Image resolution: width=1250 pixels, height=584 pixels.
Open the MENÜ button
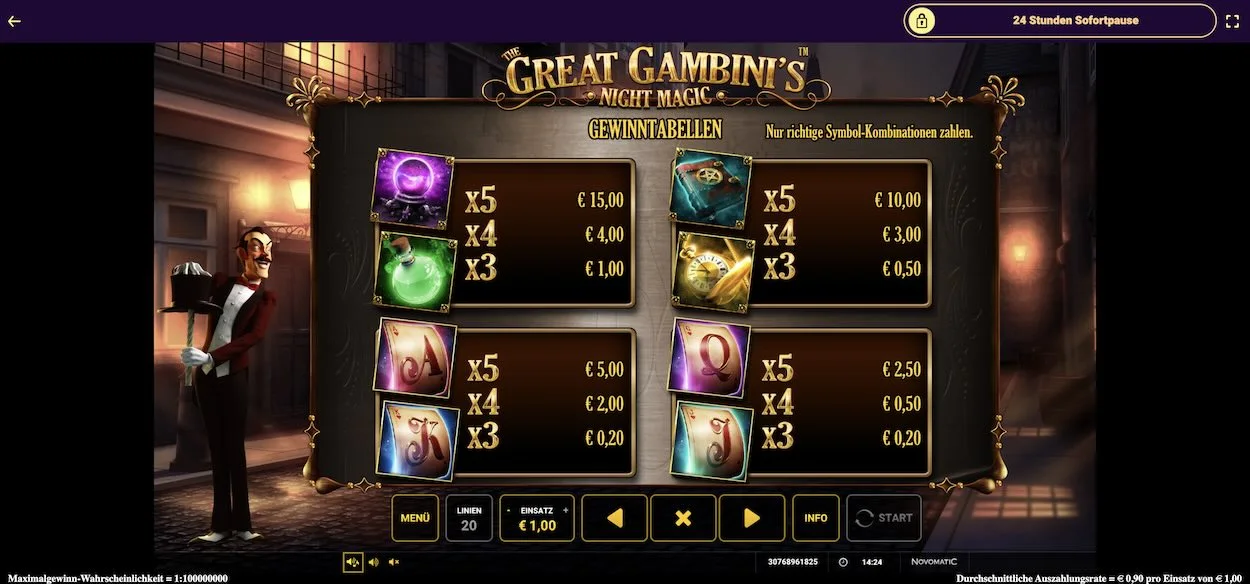pos(415,518)
